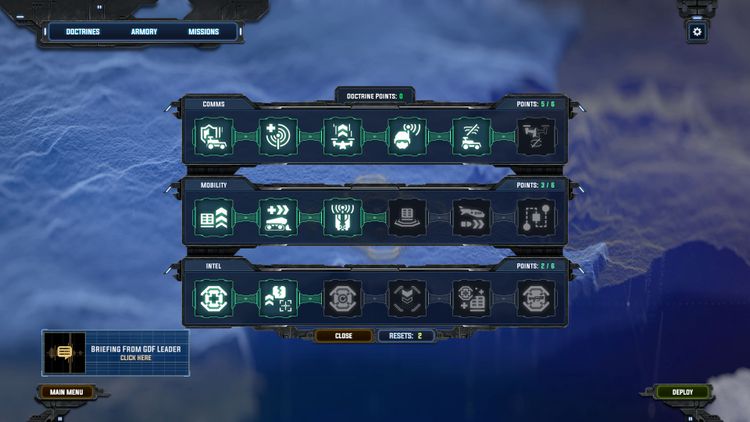750x422 pixels.
Task: Select the Intel octagon cross doctrine
Action: (215, 297)
